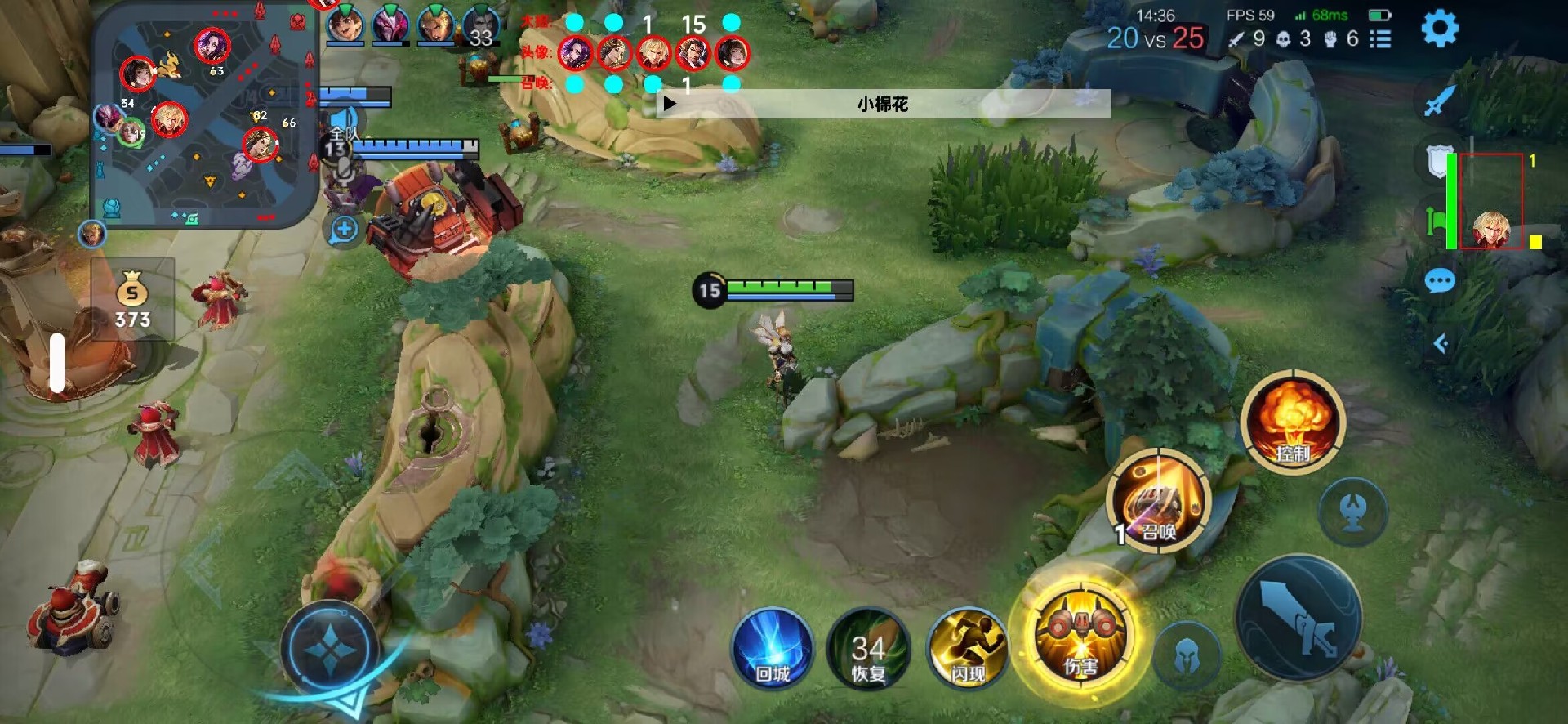
Task: Use the 召唤 summon skill
Action: point(1158,500)
